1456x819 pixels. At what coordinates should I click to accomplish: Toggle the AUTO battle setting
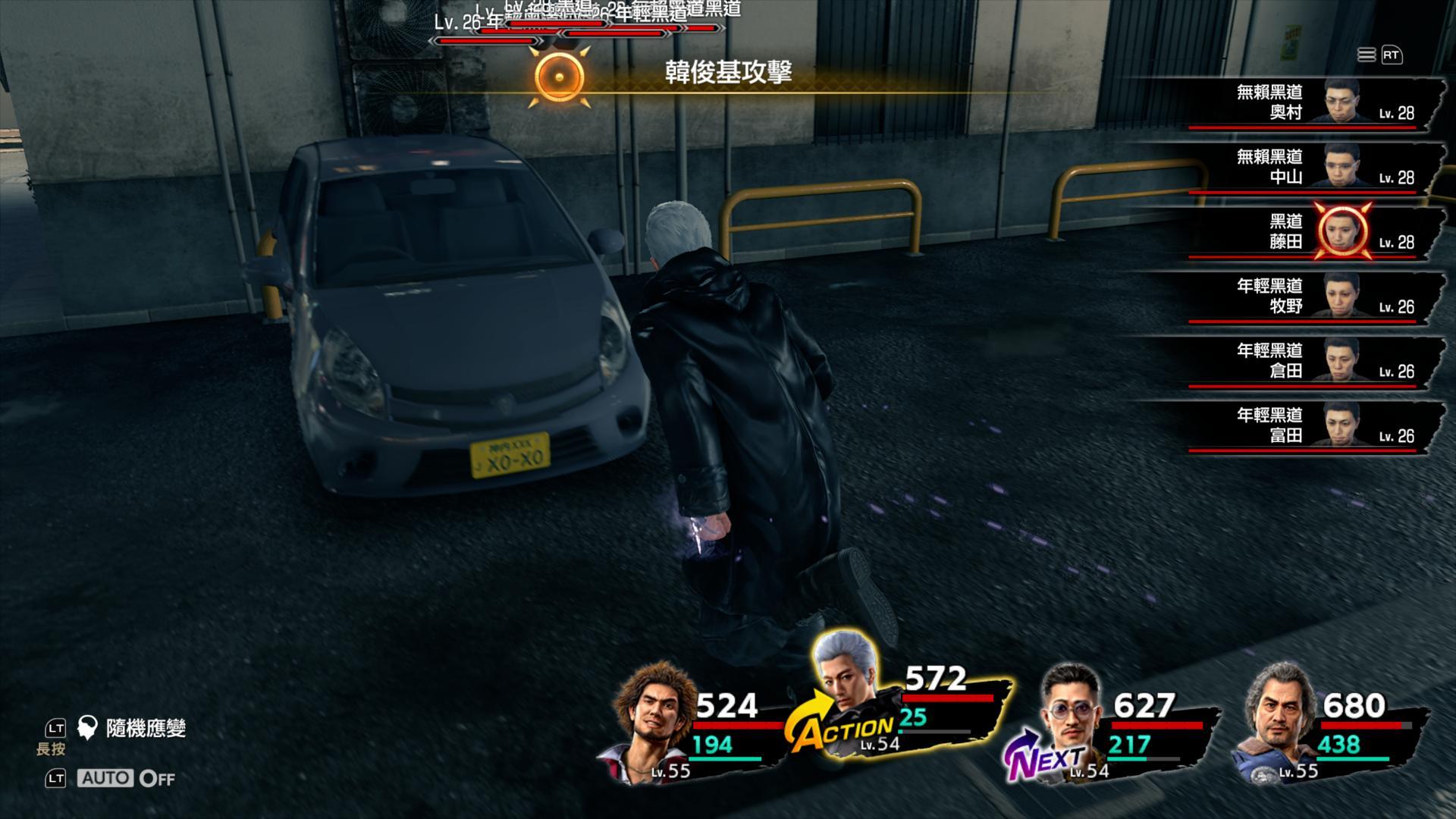pyautogui.click(x=126, y=778)
